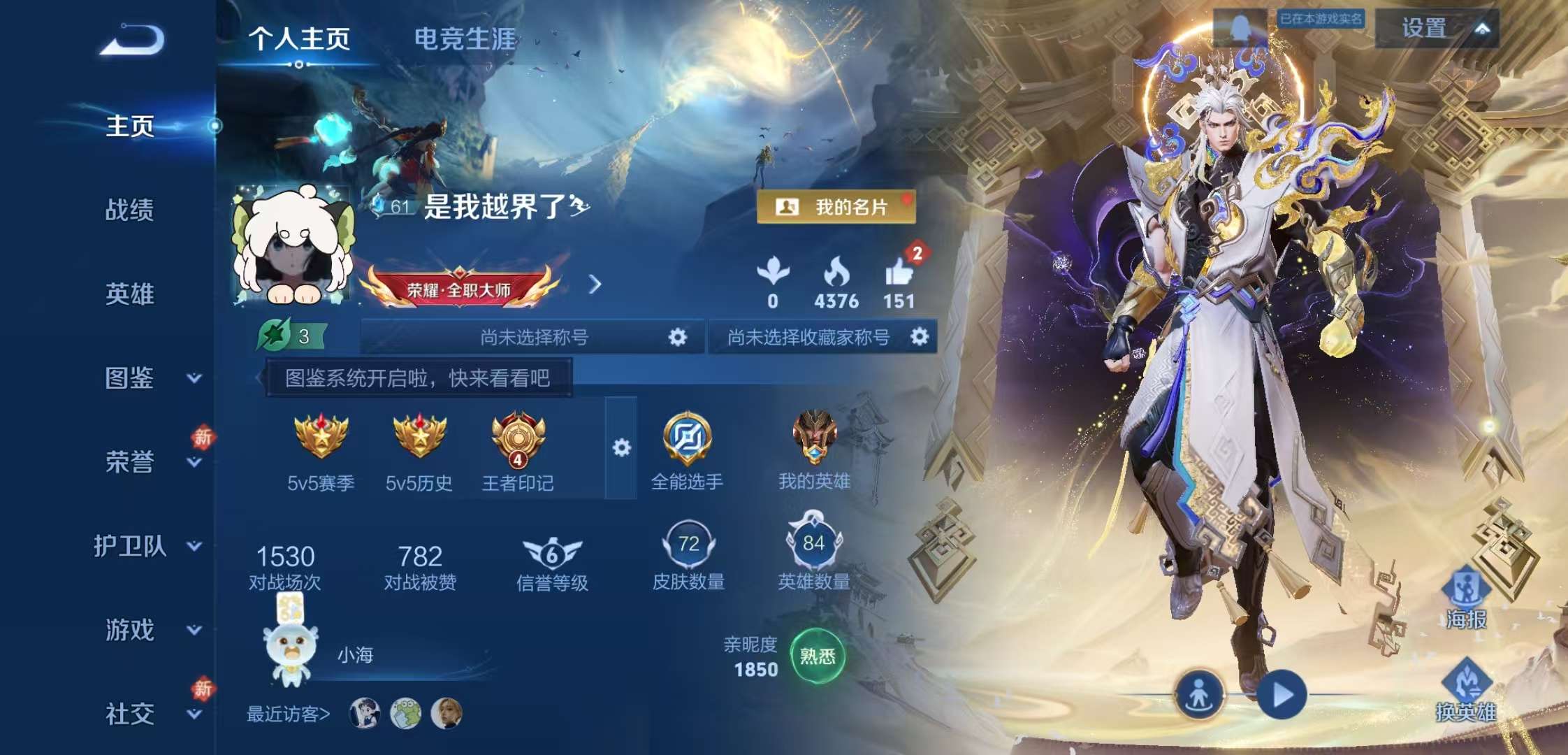Open 战绩 from the sidebar
Image resolution: width=1568 pixels, height=755 pixels.
(130, 210)
